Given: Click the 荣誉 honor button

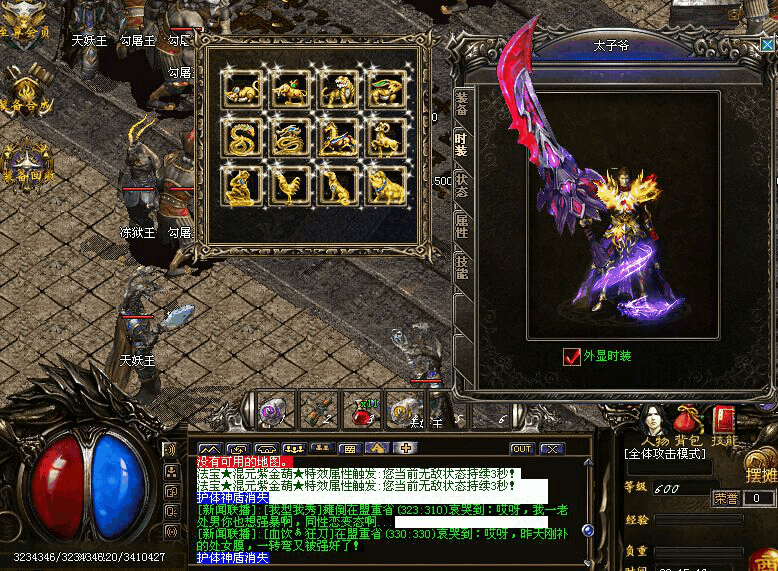Looking at the screenshot, I should (725, 497).
